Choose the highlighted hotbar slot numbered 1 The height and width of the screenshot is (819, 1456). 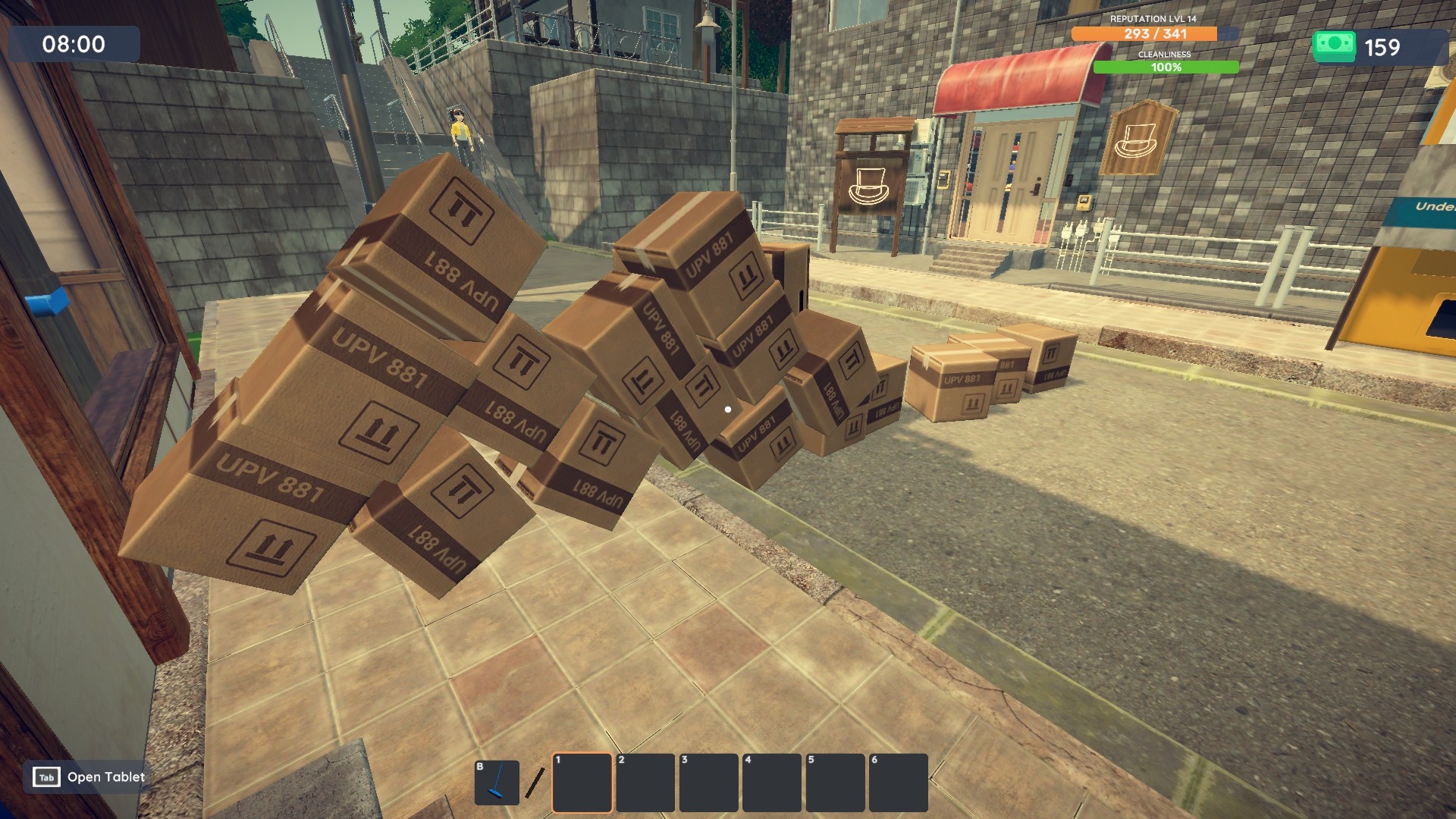(x=582, y=783)
